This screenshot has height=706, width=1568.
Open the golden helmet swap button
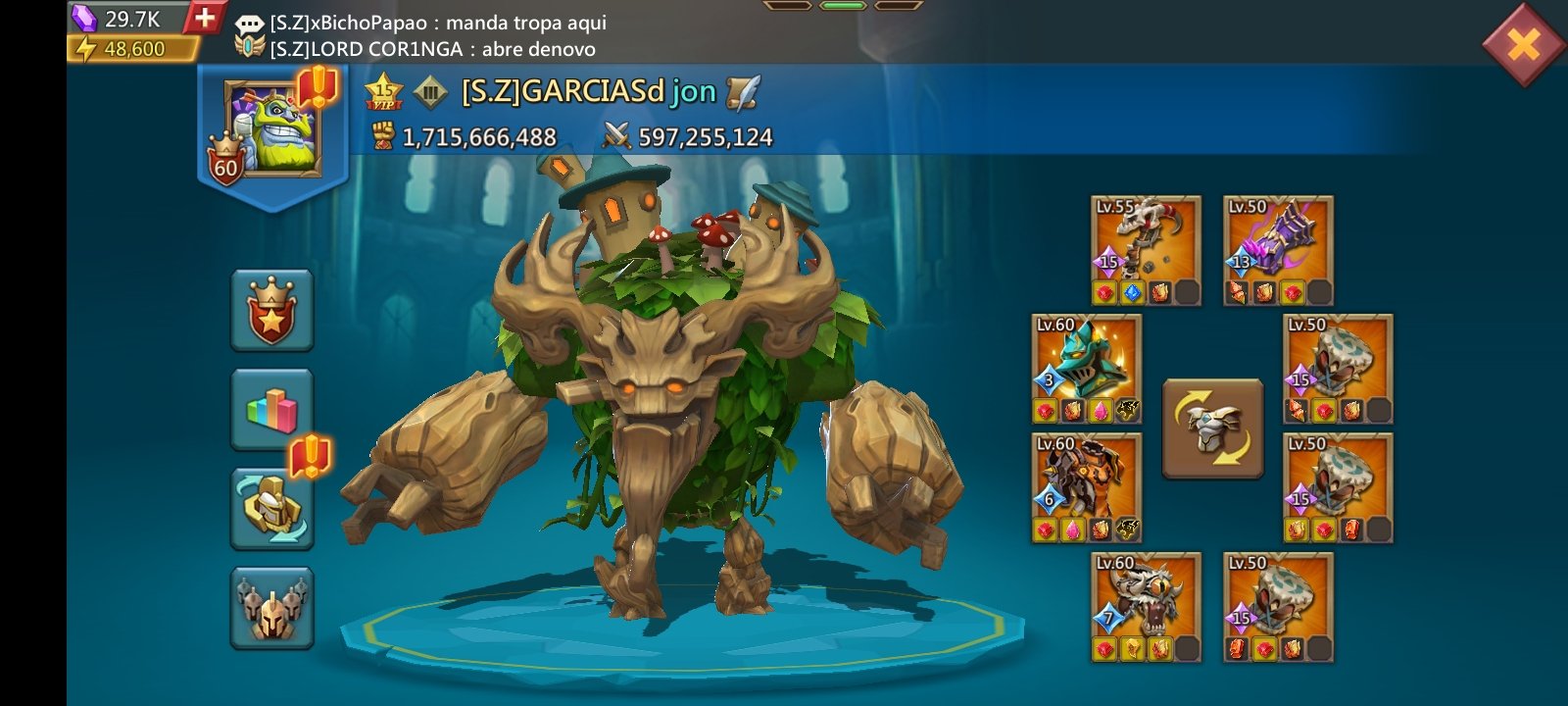[x=271, y=507]
